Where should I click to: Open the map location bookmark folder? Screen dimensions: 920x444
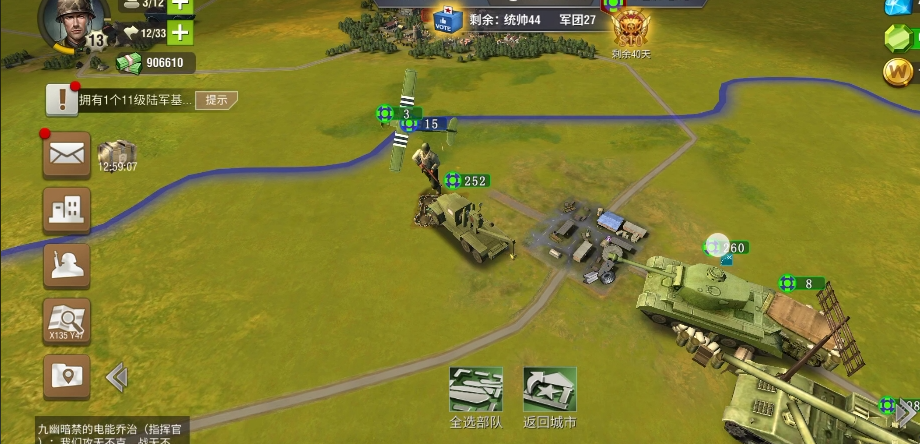[66, 376]
